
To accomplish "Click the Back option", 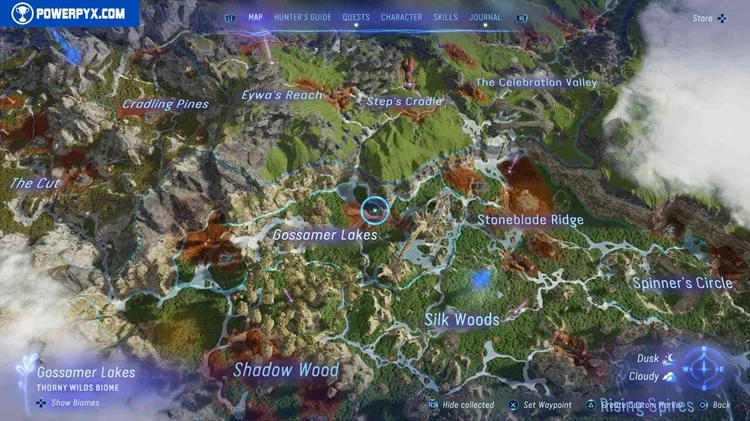I will [x=716, y=405].
